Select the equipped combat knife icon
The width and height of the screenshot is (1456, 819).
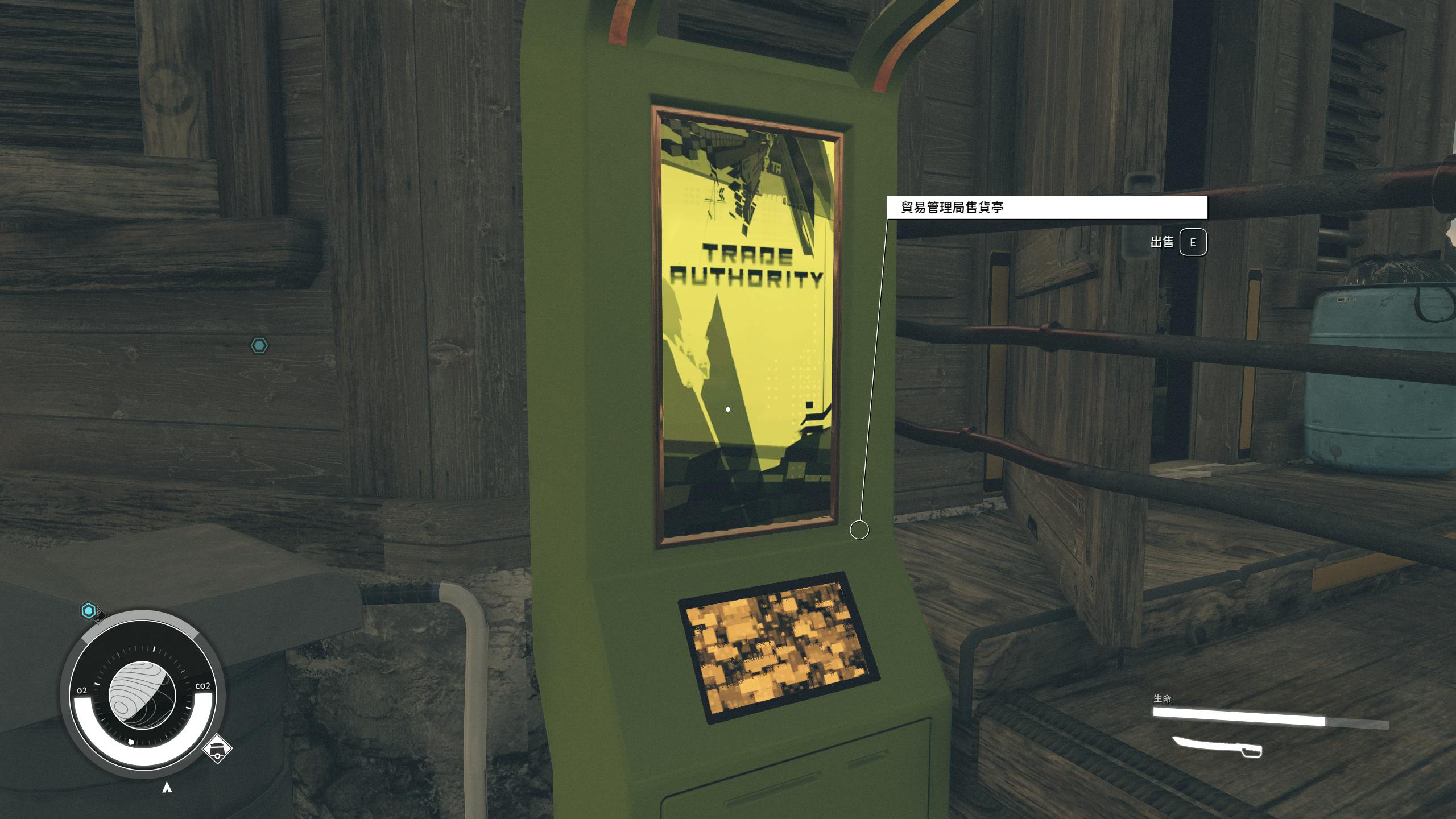(x=1217, y=747)
